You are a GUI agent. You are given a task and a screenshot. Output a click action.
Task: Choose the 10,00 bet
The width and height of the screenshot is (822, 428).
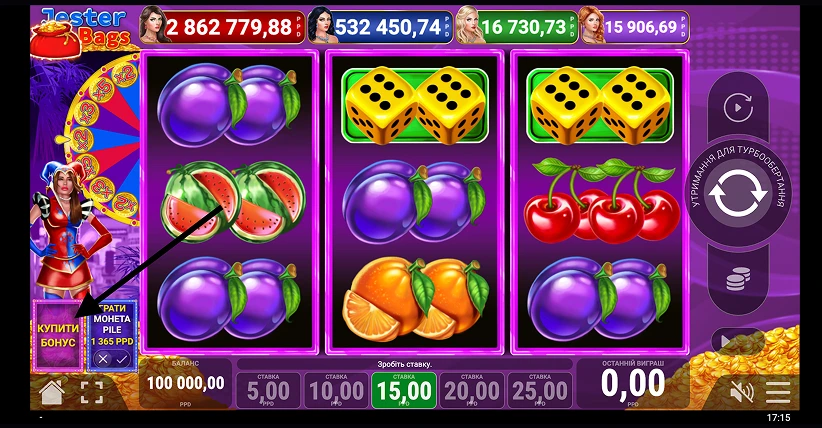click(335, 390)
